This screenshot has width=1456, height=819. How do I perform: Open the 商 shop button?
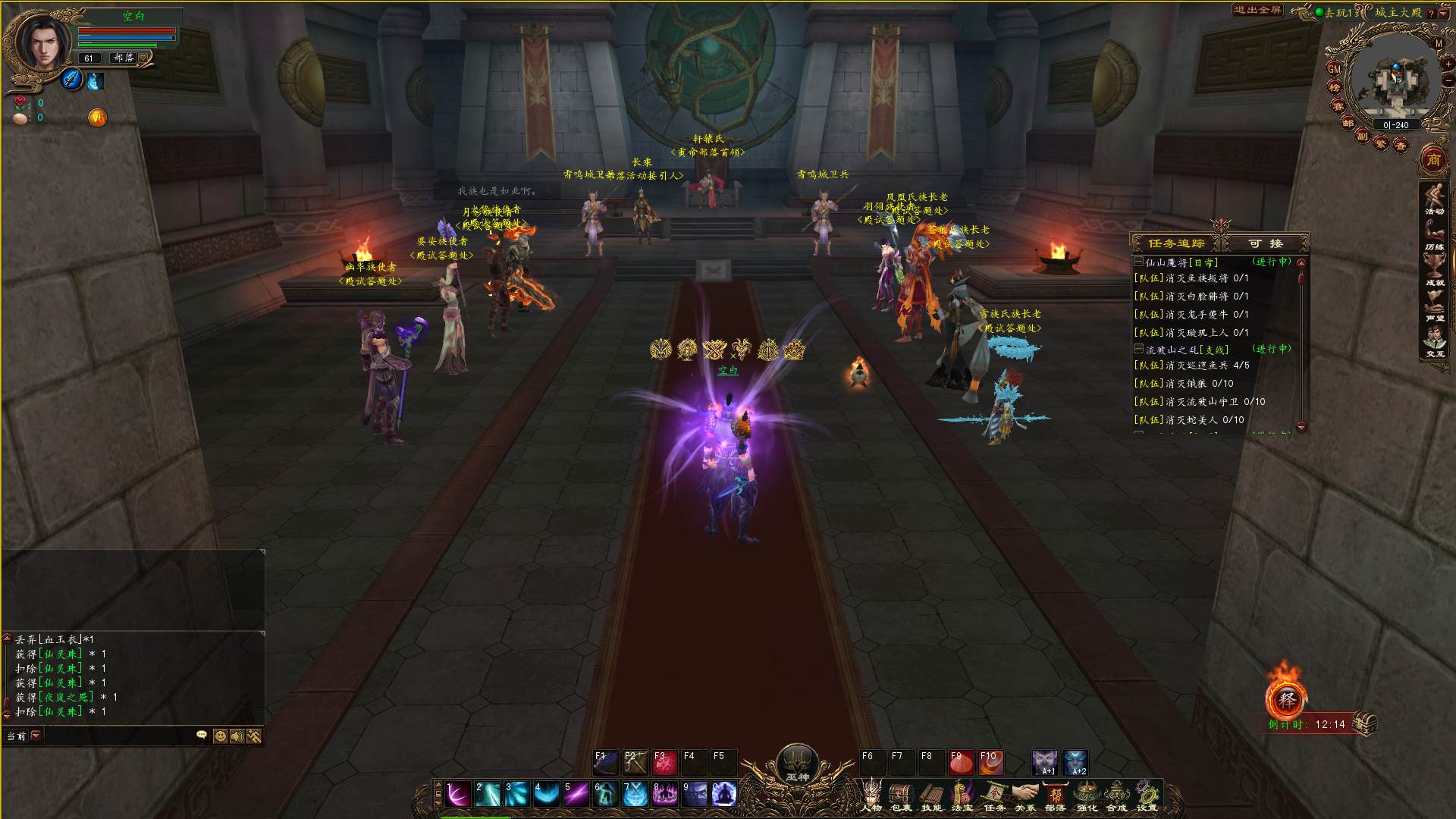coord(1433,160)
